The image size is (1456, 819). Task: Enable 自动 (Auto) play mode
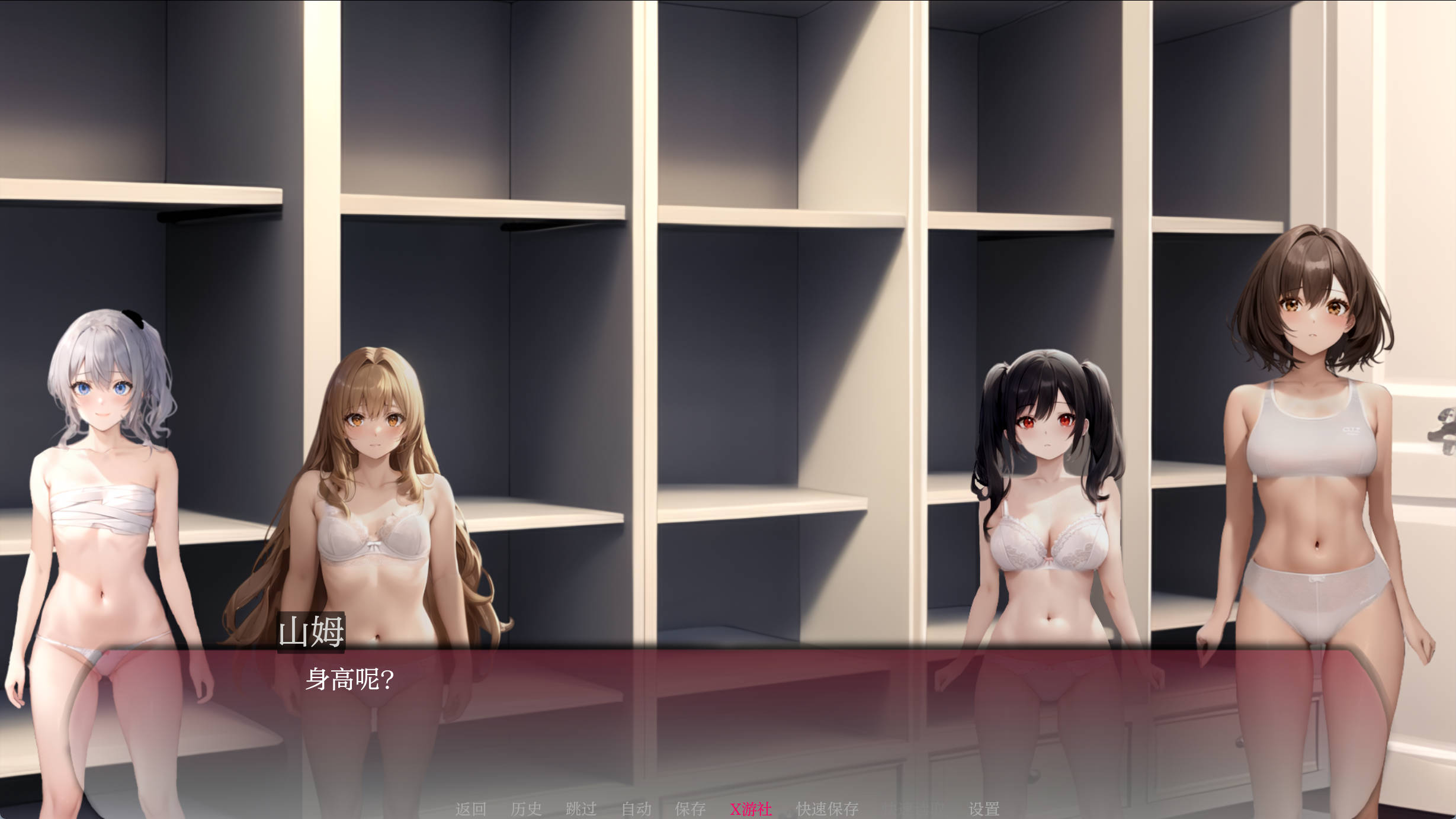pos(637,807)
